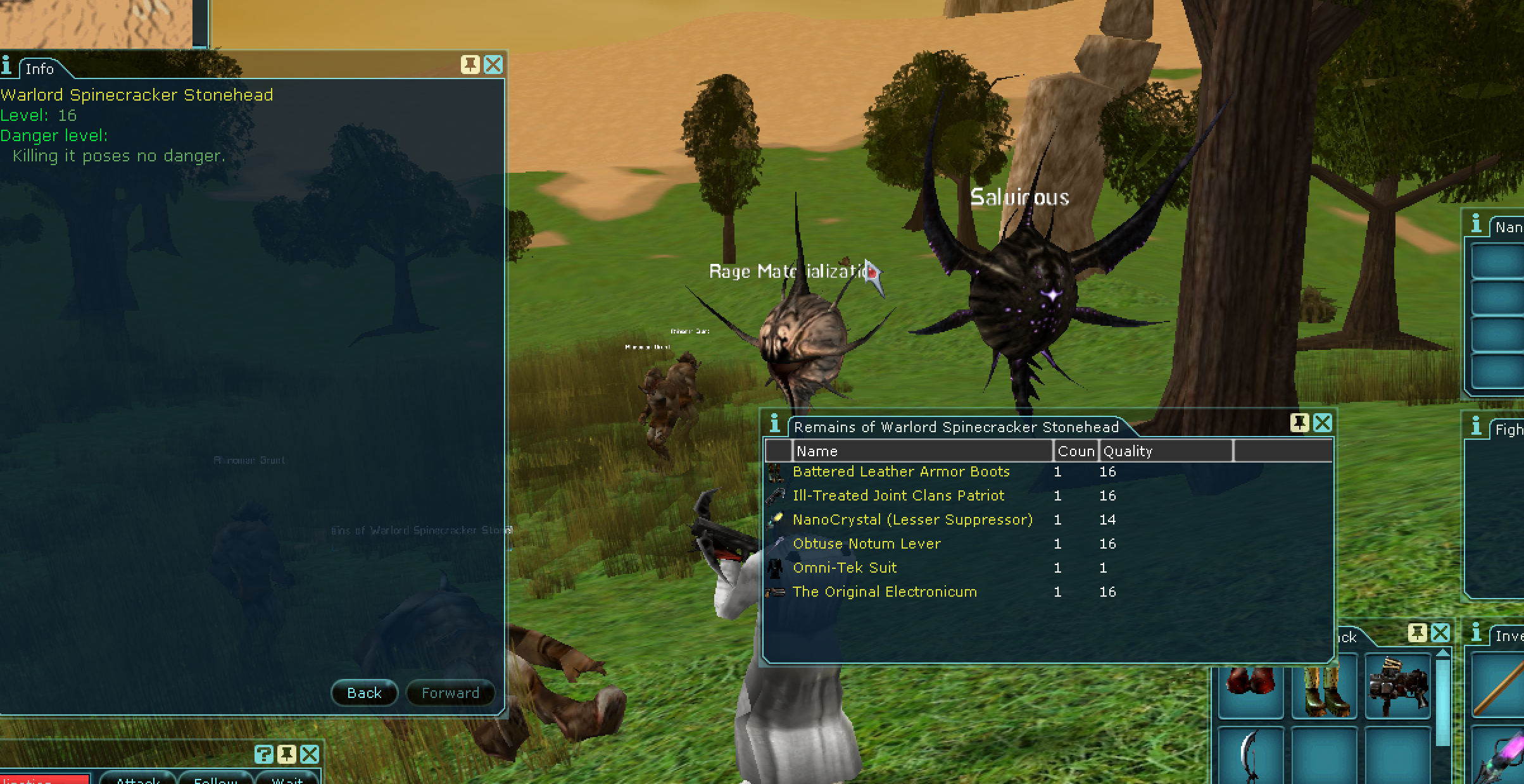
Task: Pin the Info window
Action: [x=470, y=65]
